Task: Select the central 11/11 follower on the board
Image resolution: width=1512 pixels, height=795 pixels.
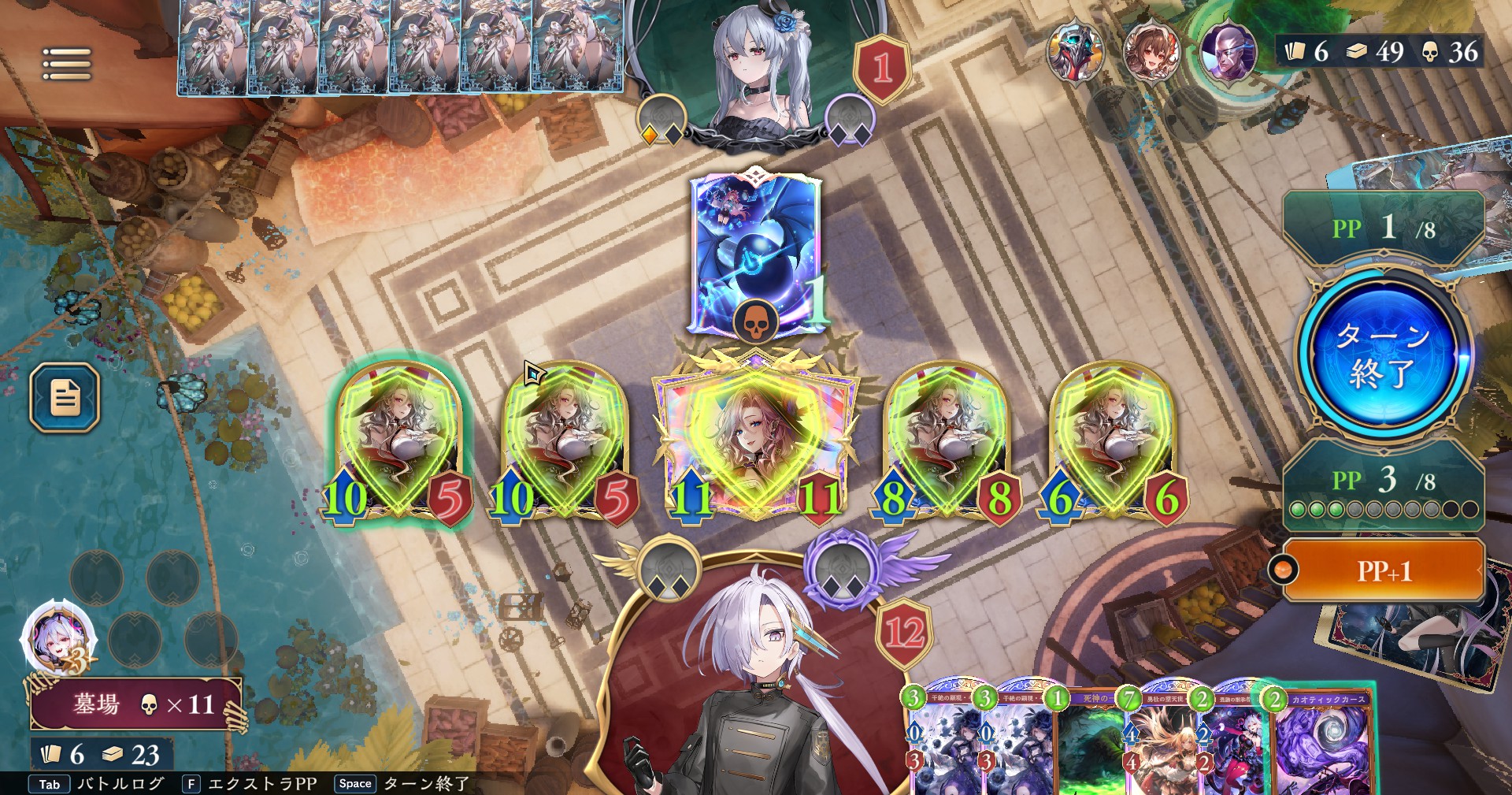Action: [754, 441]
